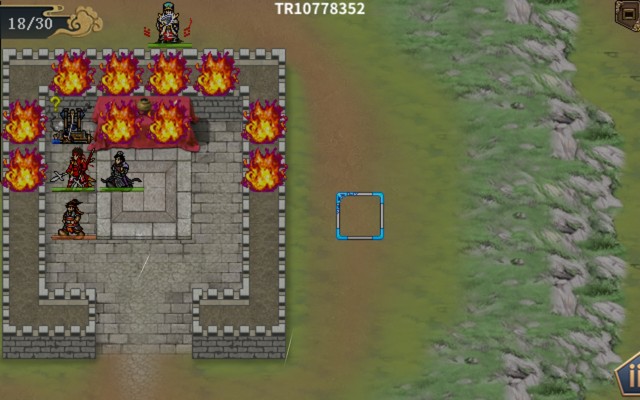Select the dark-robed swordsman unit

[x=120, y=169]
